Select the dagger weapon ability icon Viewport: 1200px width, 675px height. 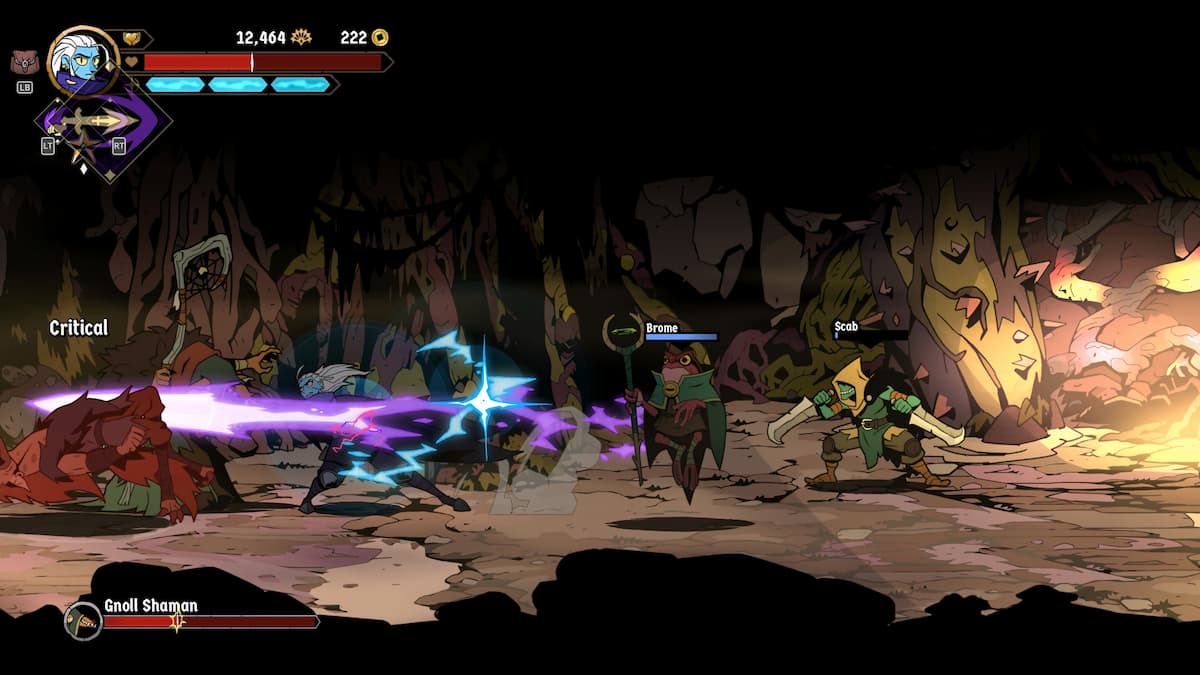coord(99,122)
